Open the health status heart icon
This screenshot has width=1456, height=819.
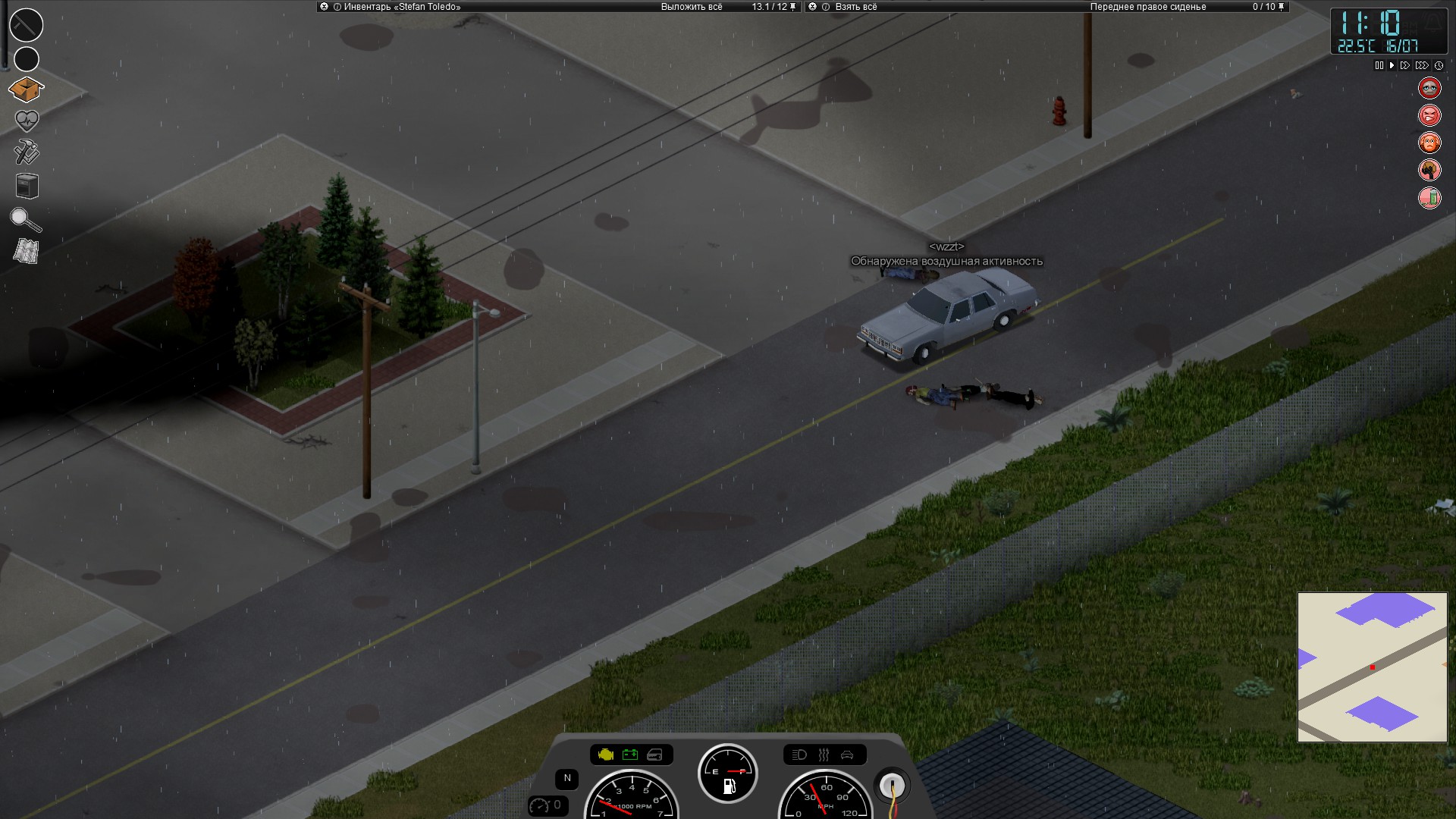coord(27,120)
